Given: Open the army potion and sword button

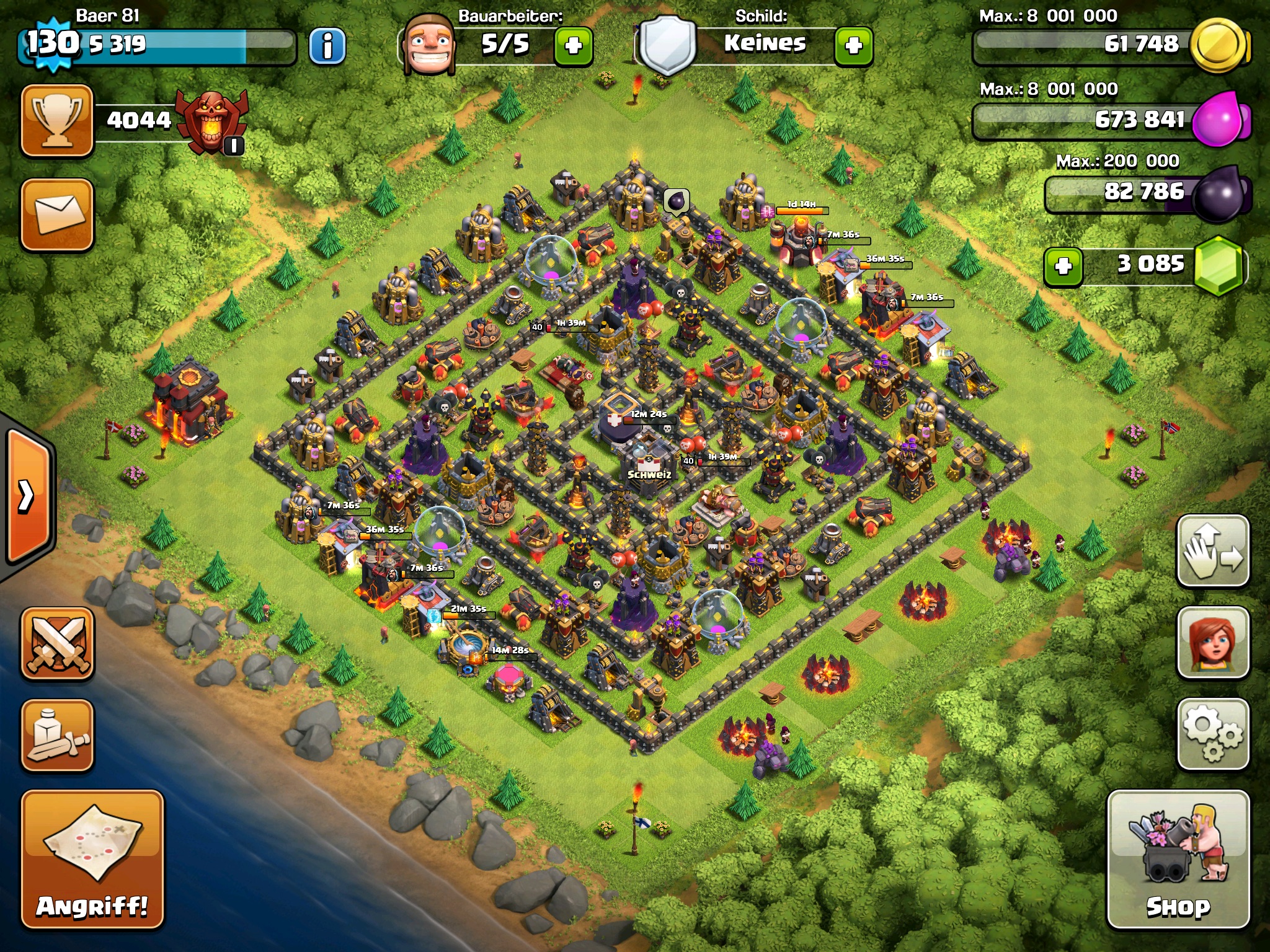Looking at the screenshot, I should click(x=57, y=735).
